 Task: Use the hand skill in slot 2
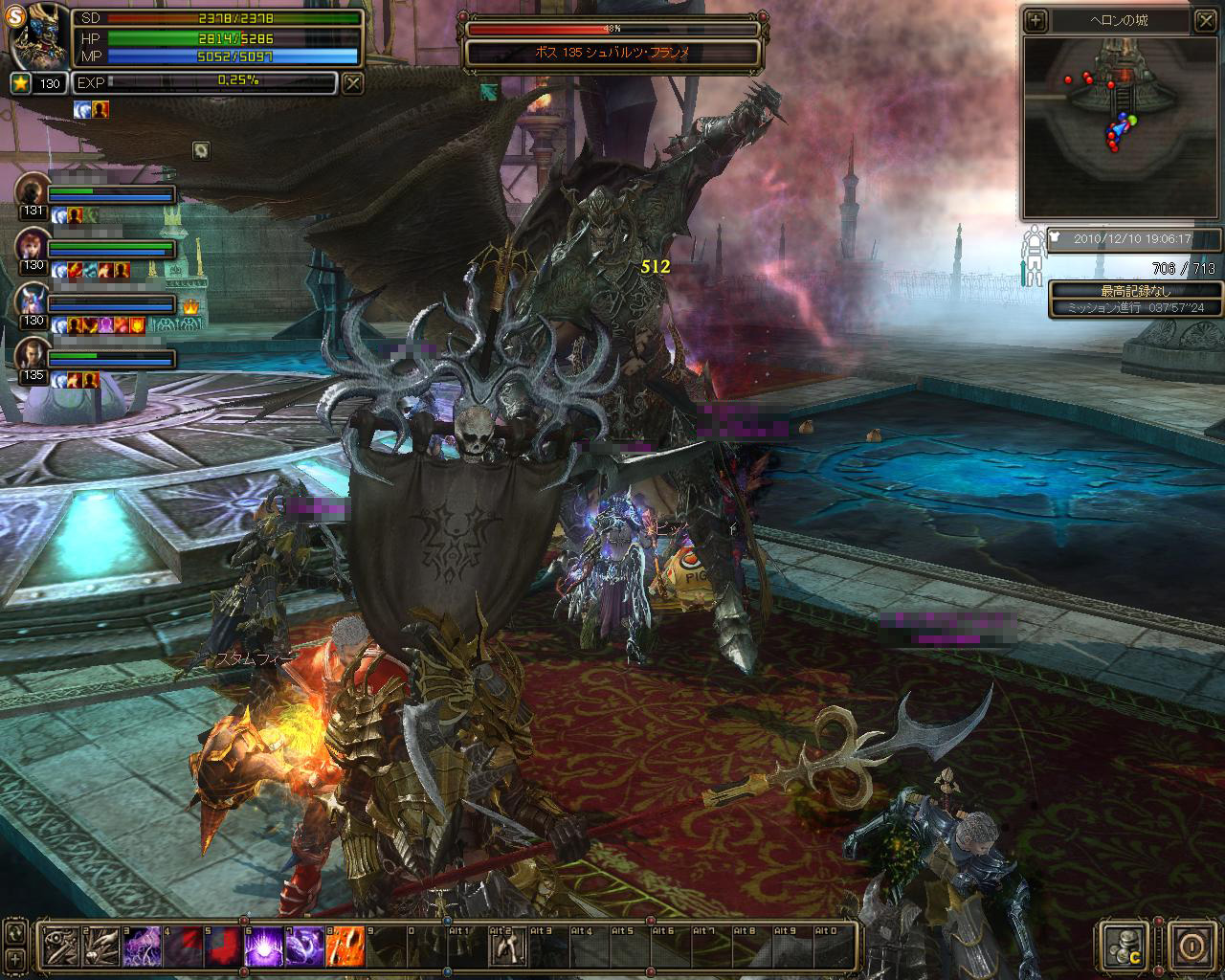point(100,947)
